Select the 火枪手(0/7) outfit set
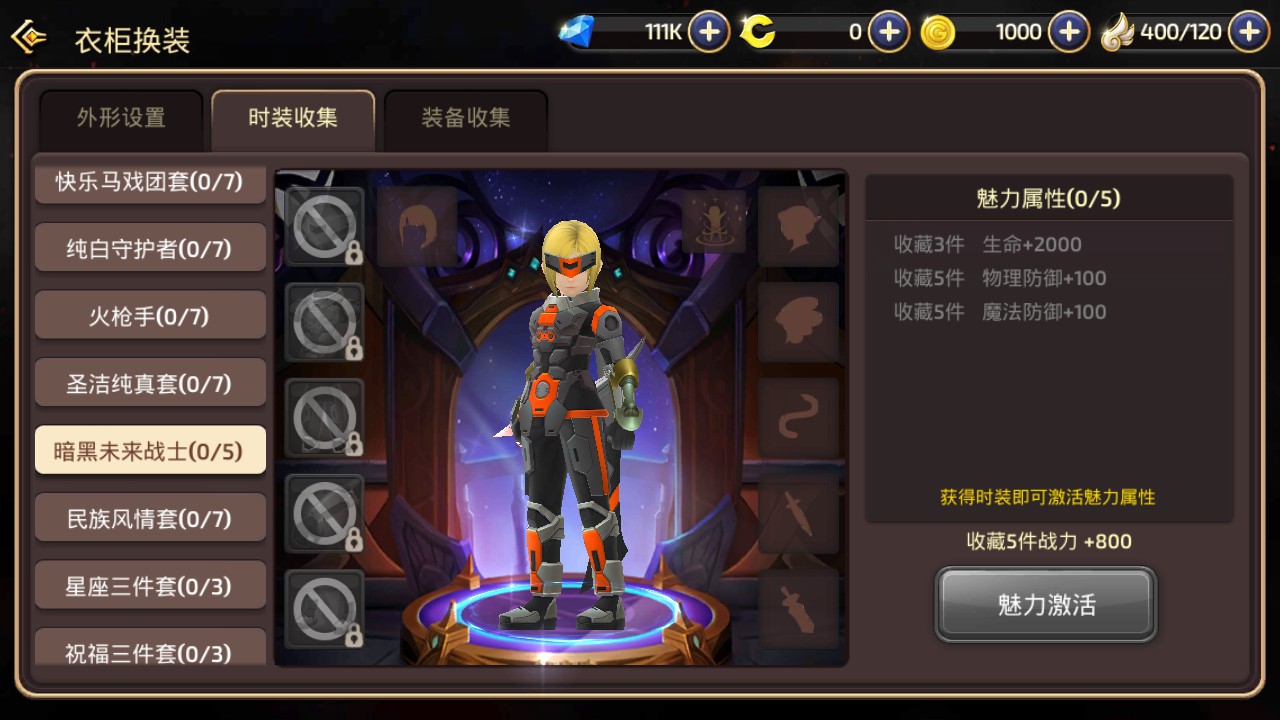 (150, 315)
